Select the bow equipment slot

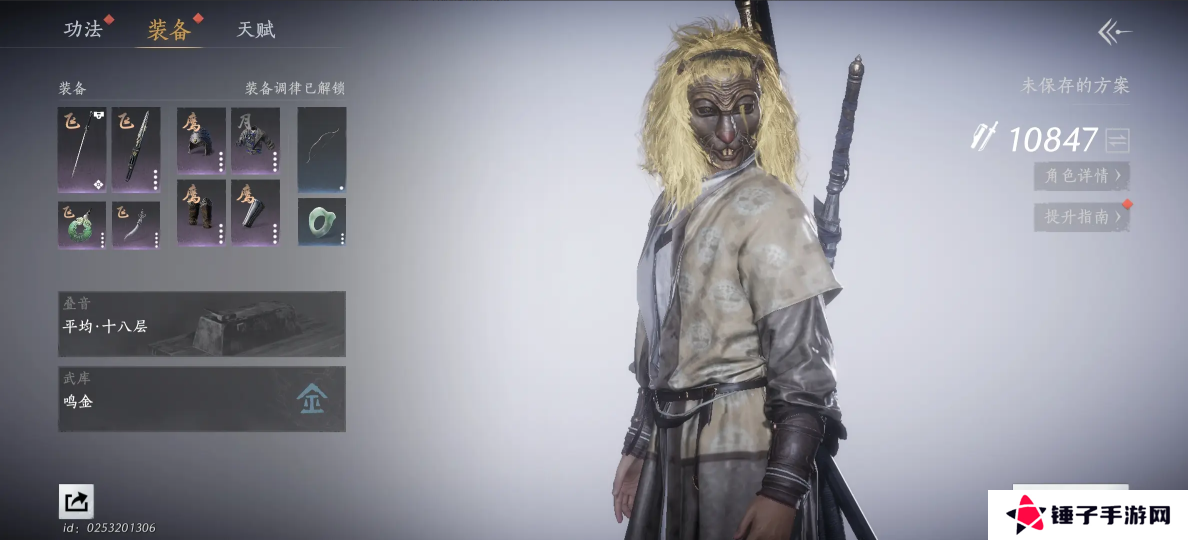point(322,150)
